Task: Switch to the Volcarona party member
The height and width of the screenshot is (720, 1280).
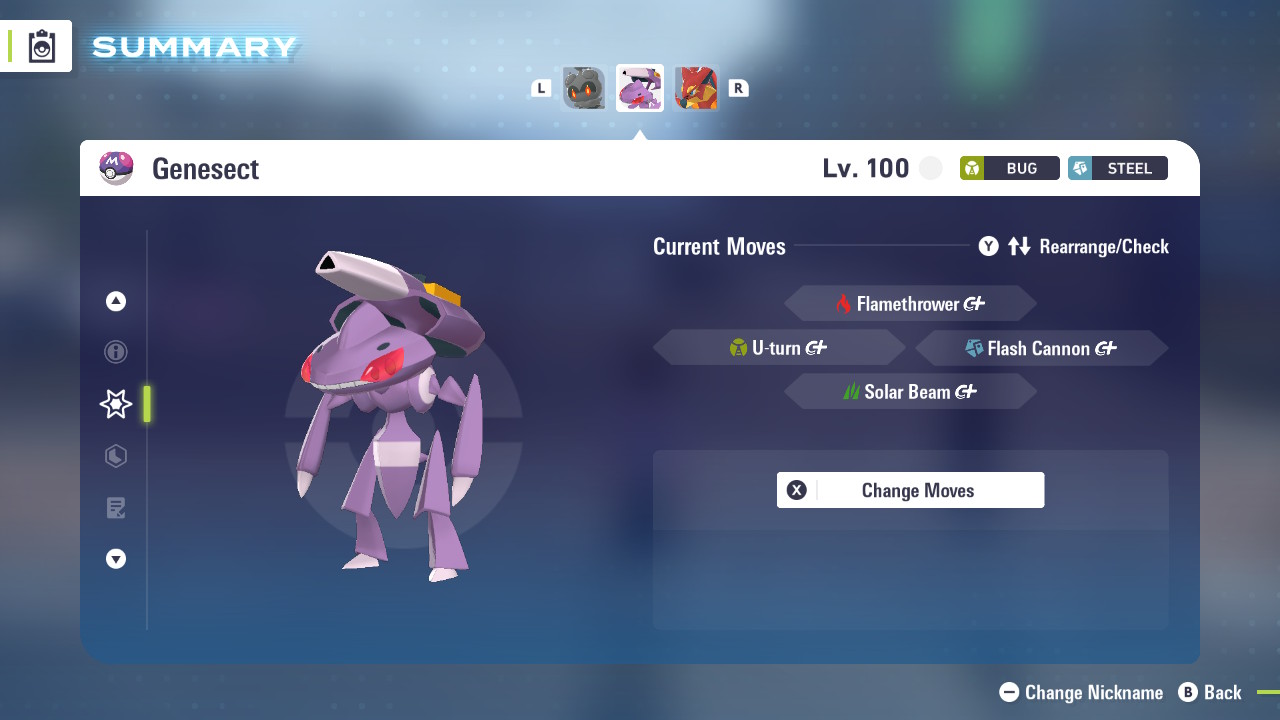Action: click(x=696, y=87)
